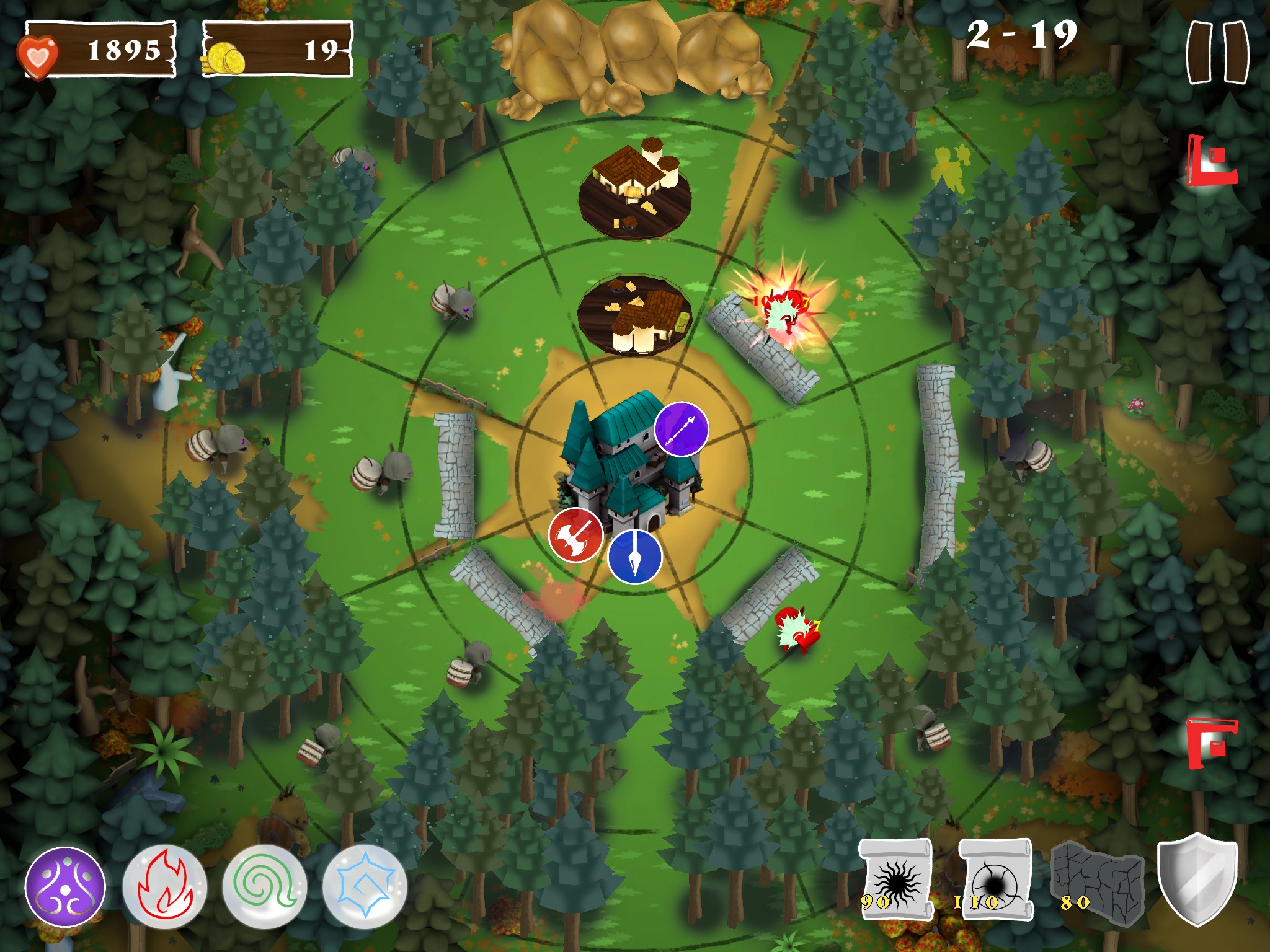Select the purple magic staff upgrade
The width and height of the screenshot is (1270, 952).
(681, 429)
